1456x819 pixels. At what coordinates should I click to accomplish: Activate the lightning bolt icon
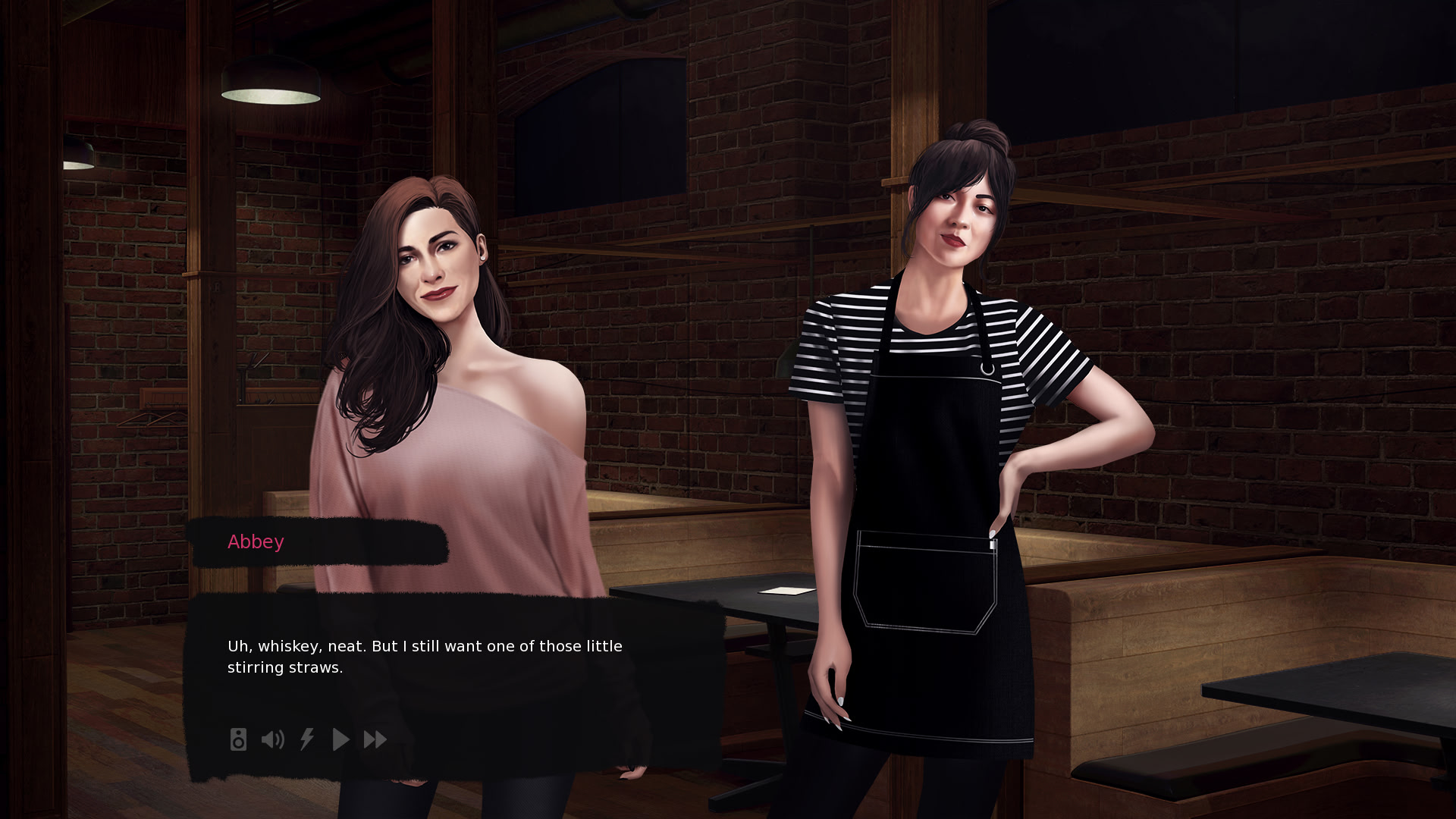click(x=307, y=739)
